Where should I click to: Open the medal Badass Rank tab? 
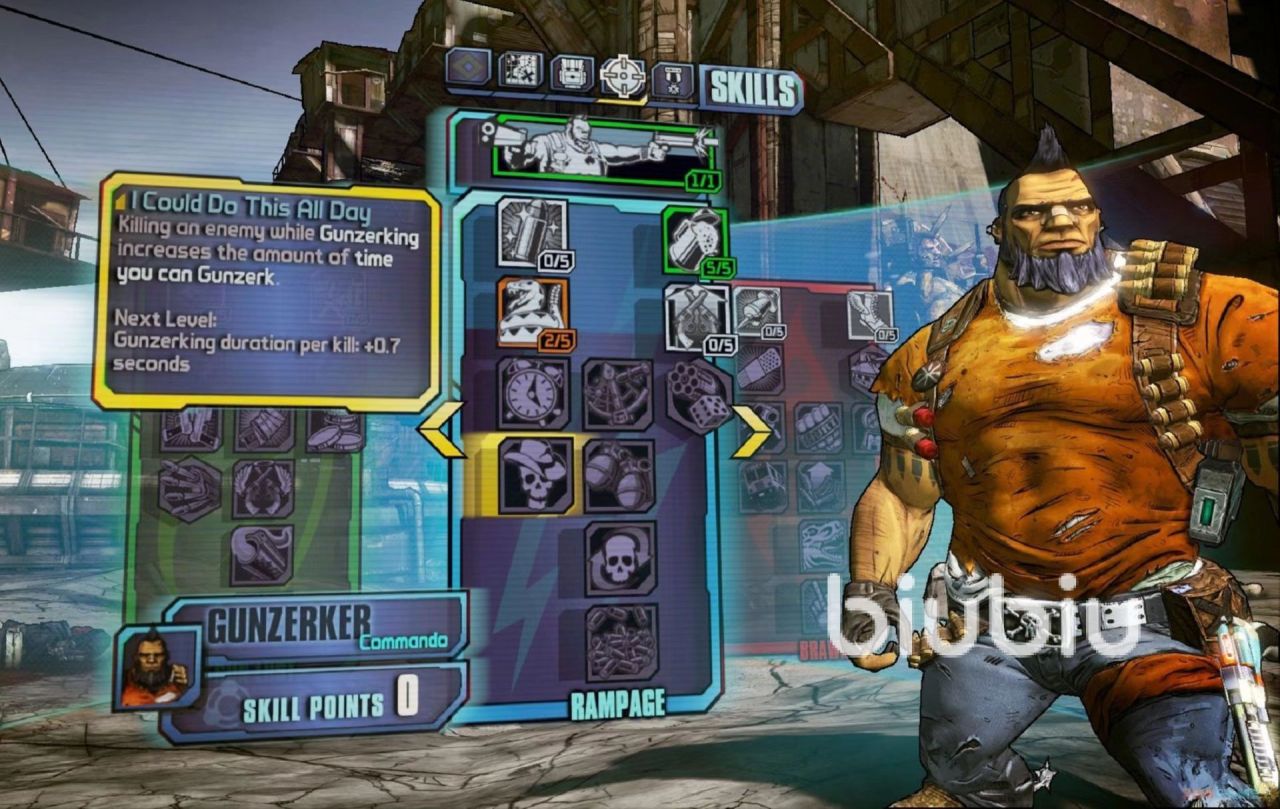click(x=672, y=79)
